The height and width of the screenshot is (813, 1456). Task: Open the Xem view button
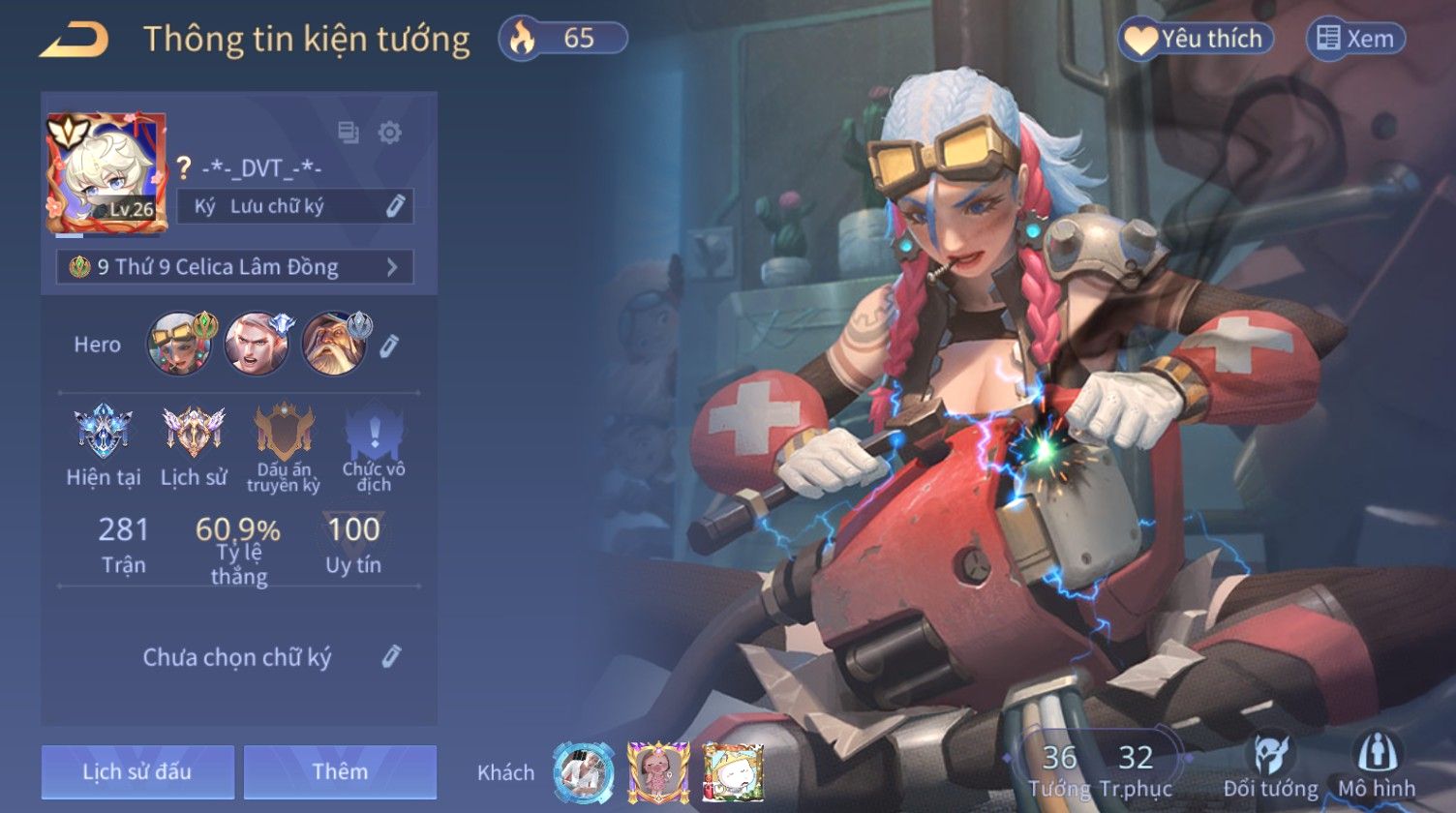[x=1355, y=39]
